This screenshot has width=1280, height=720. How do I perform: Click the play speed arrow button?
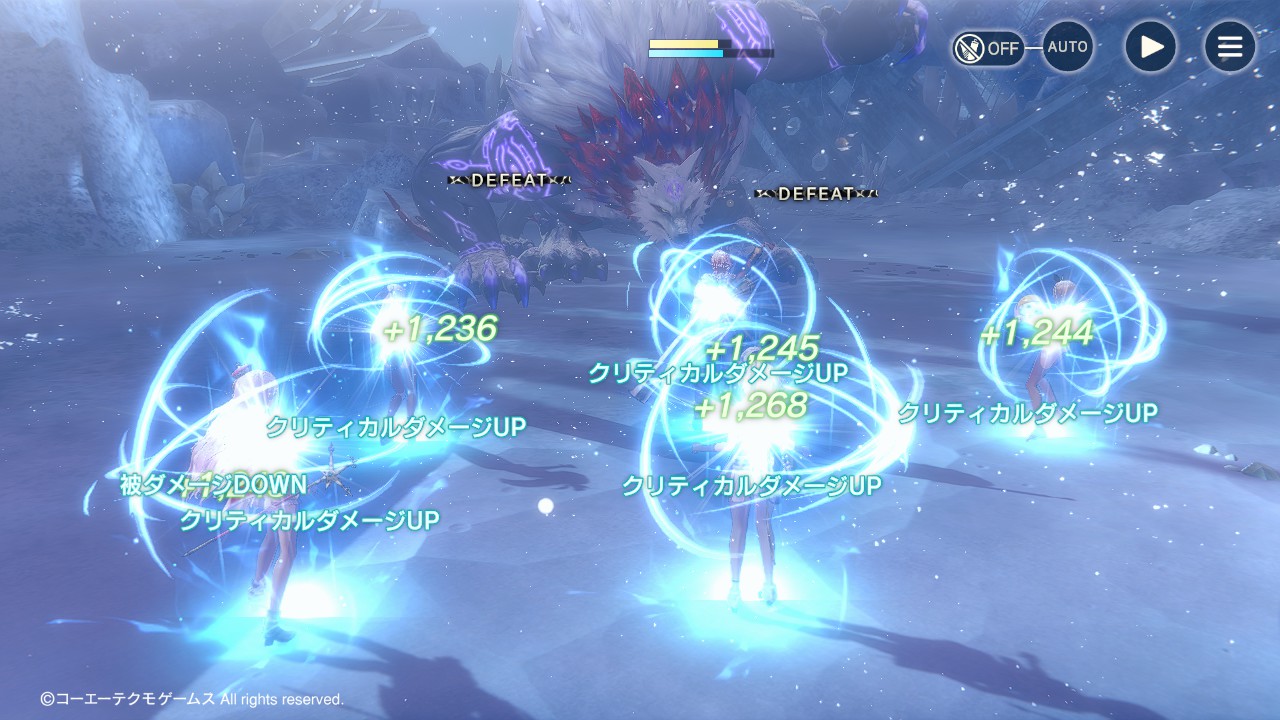(x=1150, y=47)
